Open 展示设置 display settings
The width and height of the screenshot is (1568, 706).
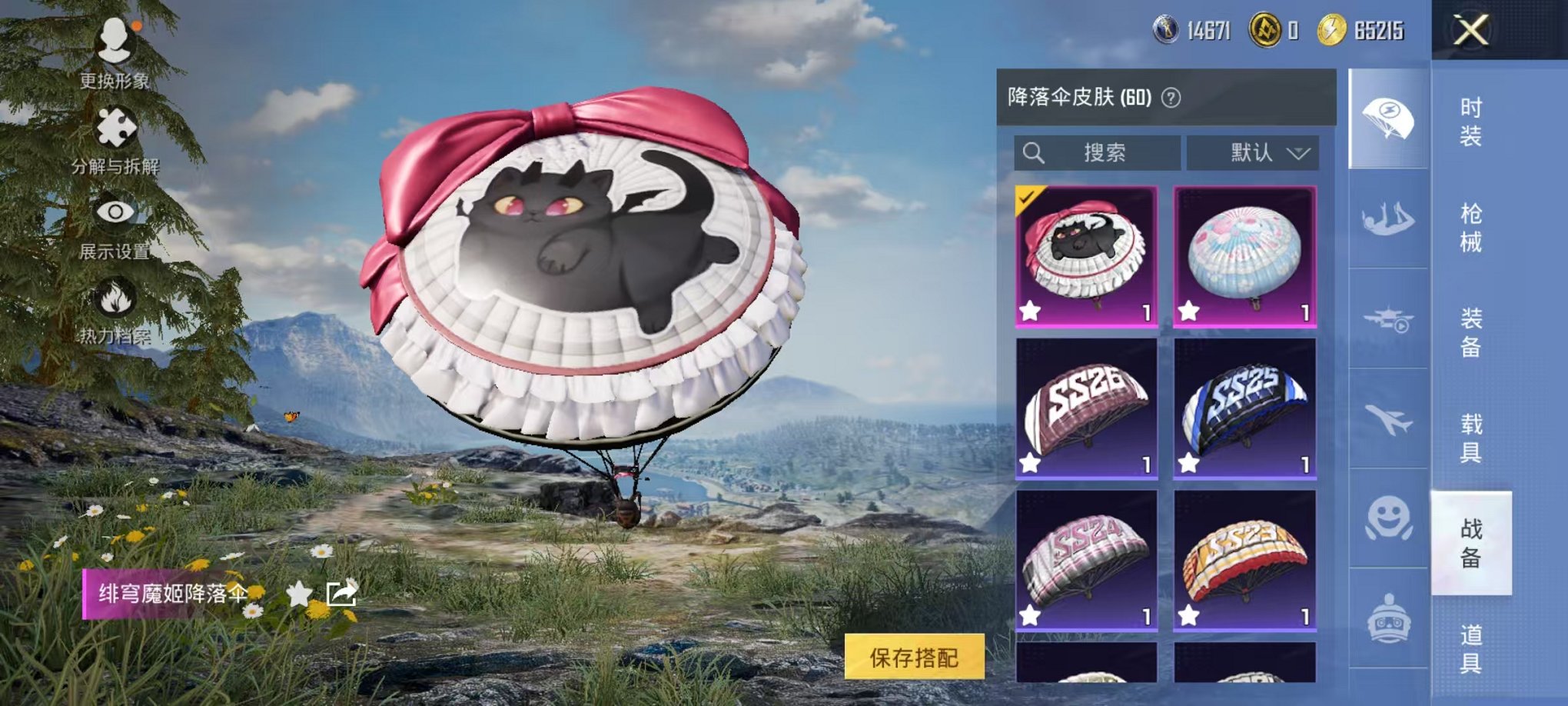pyautogui.click(x=115, y=211)
